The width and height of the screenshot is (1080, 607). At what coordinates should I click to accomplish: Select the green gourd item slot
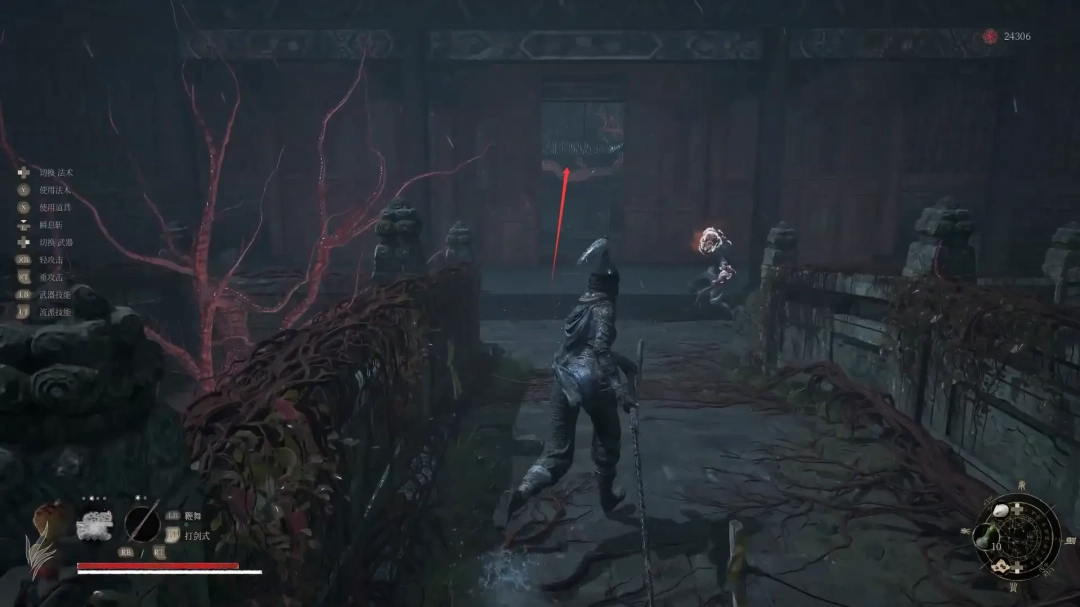(x=985, y=532)
